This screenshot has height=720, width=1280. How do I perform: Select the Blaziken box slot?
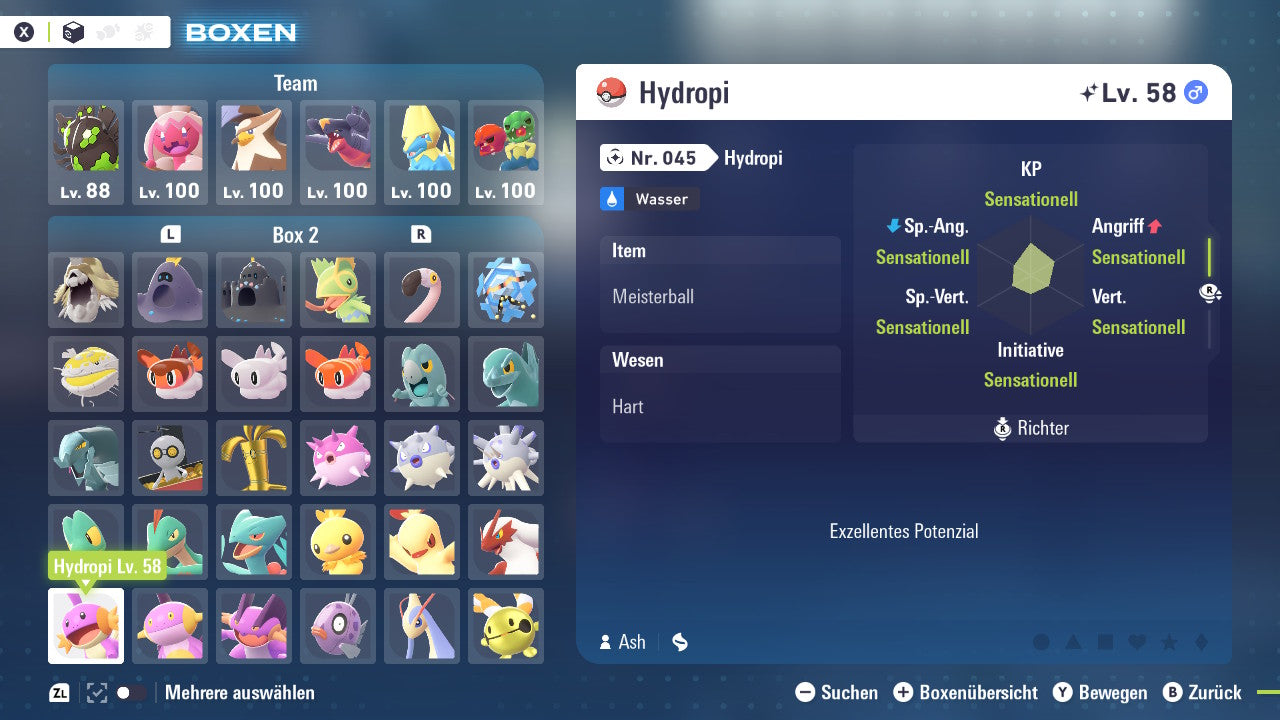pos(506,542)
